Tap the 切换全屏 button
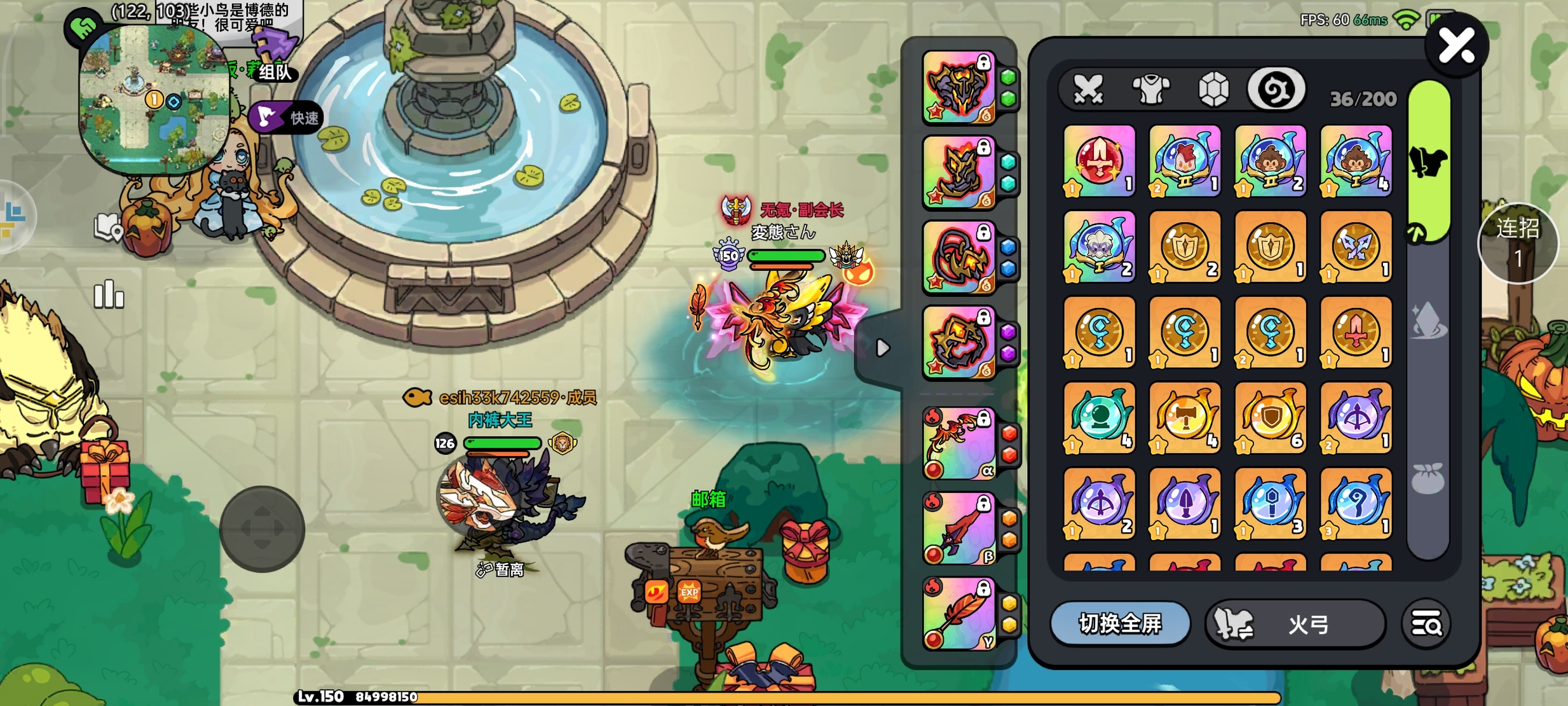1568x706 pixels. [1120, 624]
